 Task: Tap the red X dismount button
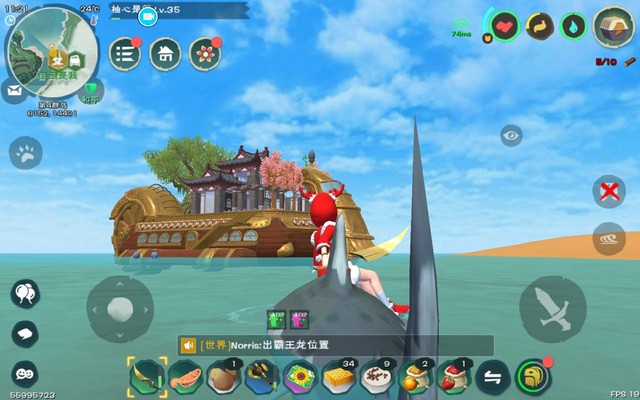tap(608, 190)
